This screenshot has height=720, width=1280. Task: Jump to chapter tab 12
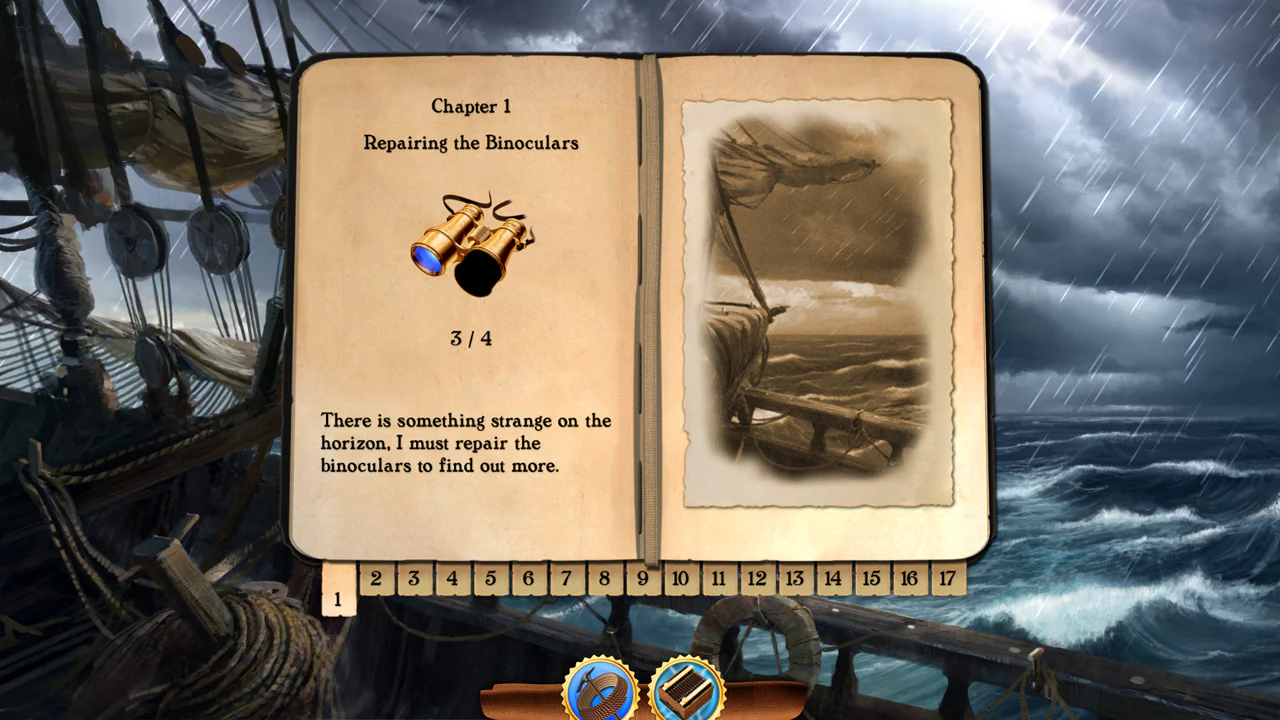757,579
